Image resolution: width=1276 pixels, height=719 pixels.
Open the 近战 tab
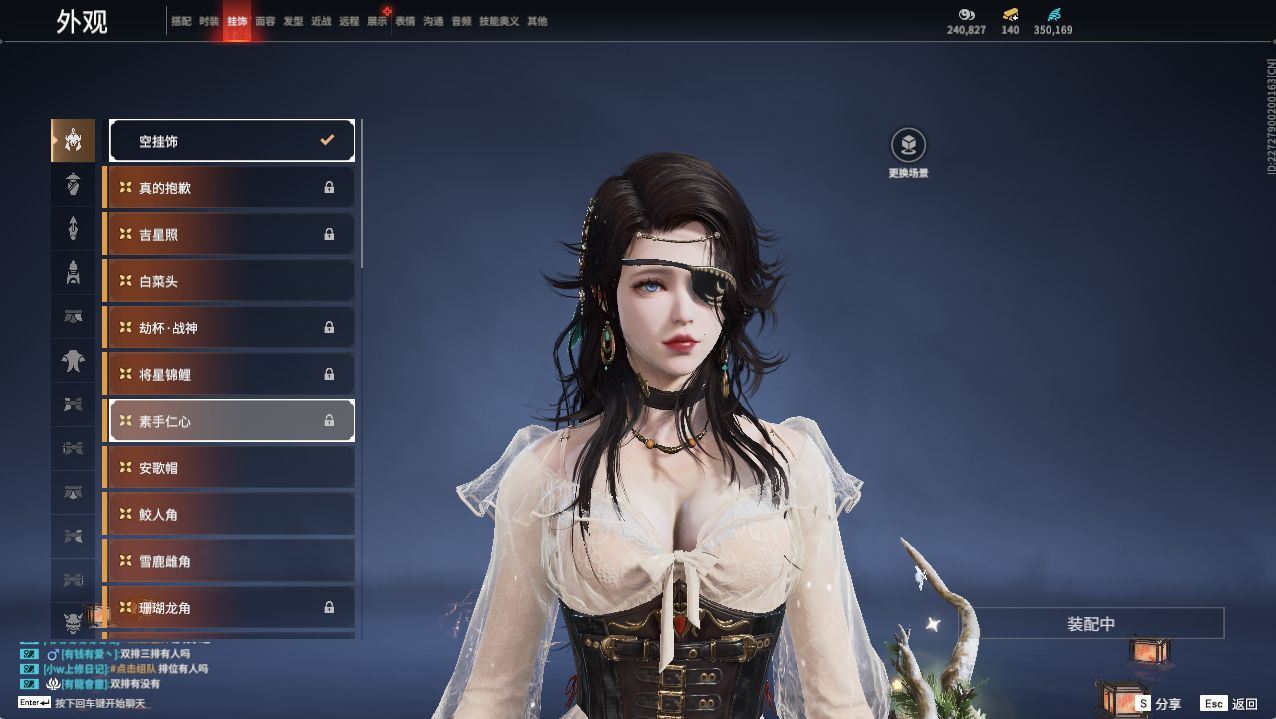(321, 21)
